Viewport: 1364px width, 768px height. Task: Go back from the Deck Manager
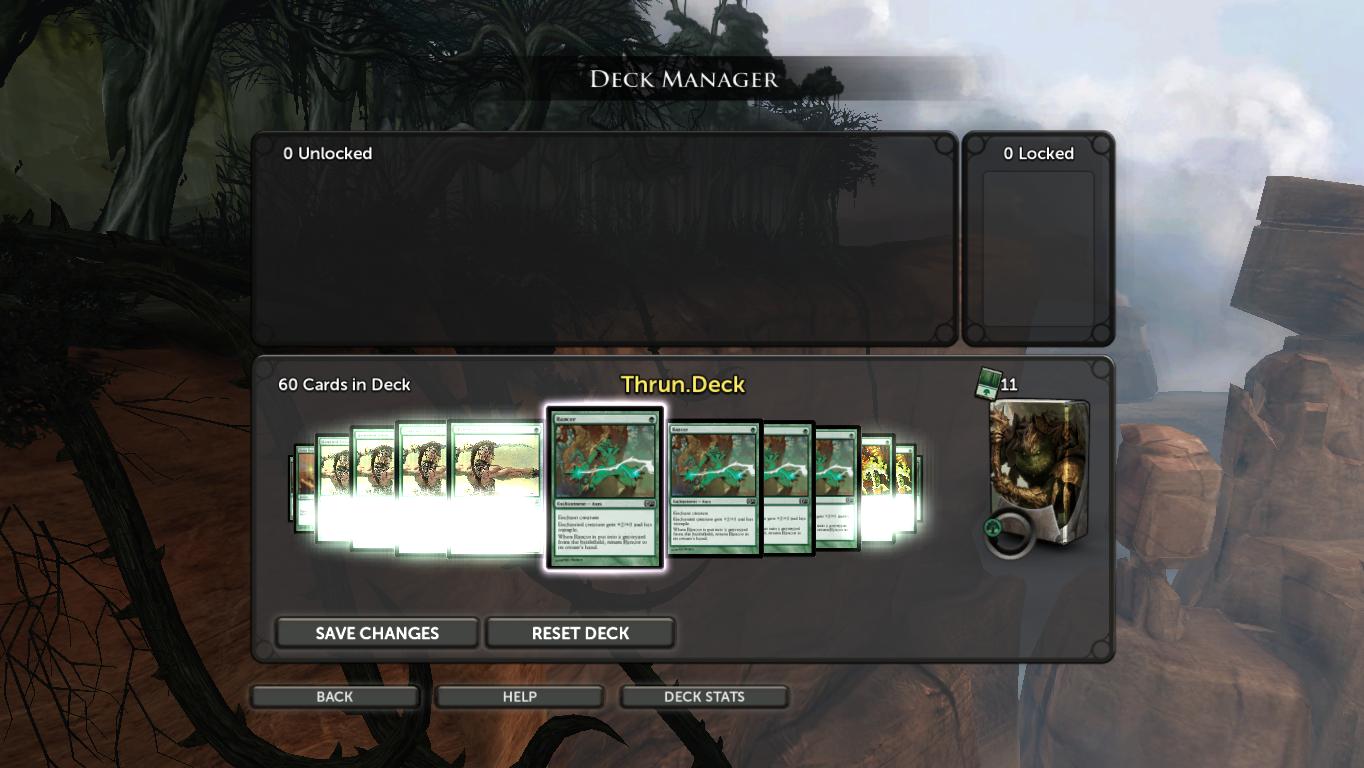pos(334,697)
